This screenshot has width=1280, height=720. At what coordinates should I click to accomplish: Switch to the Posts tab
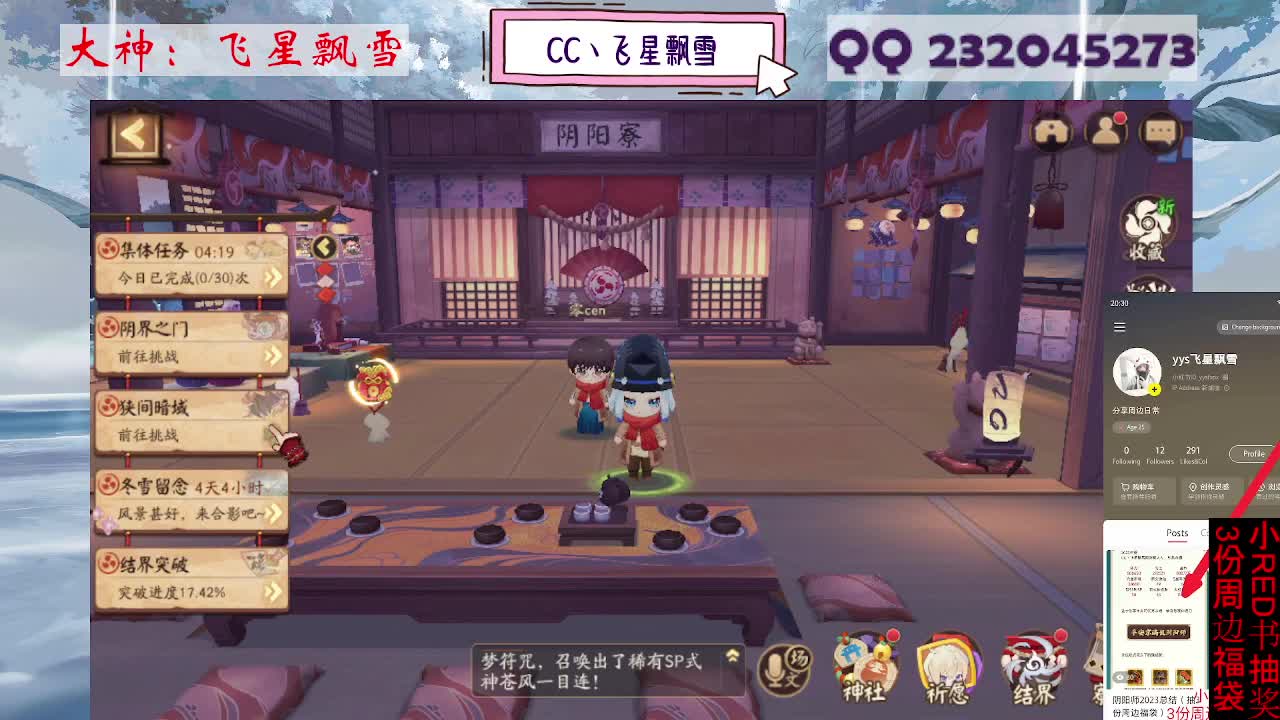1176,533
